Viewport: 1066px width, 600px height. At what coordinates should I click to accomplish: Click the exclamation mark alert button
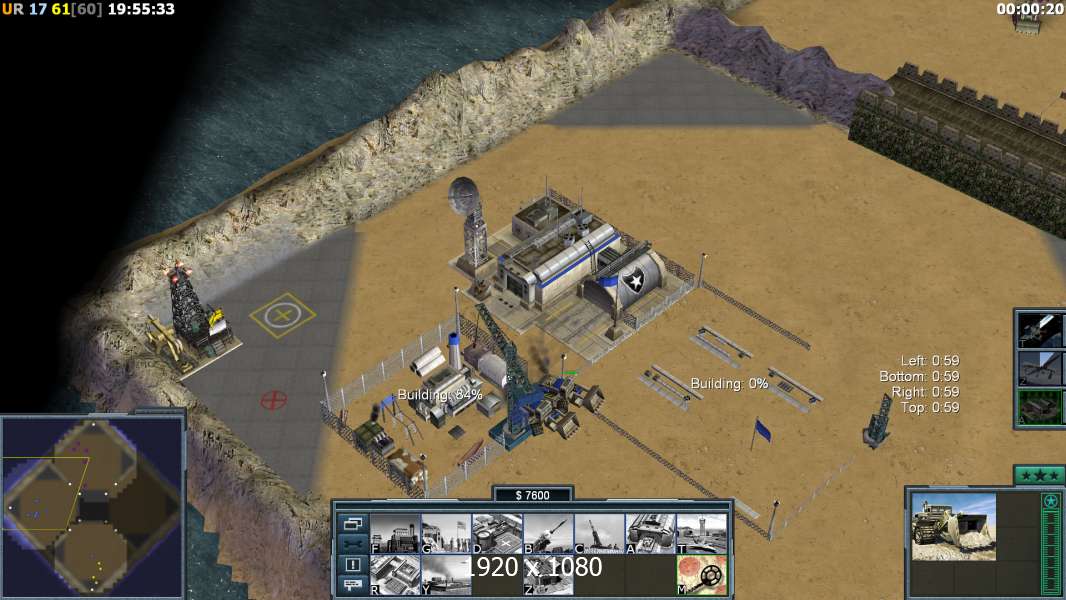pyautogui.click(x=352, y=565)
